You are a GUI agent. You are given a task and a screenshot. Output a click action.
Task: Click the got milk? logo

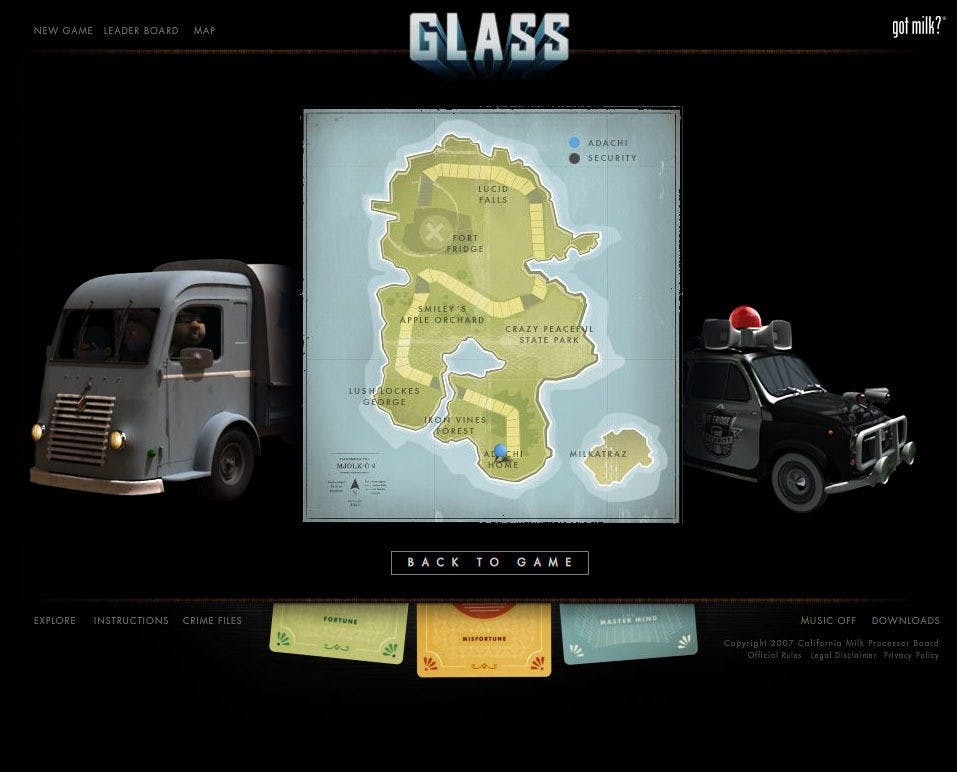point(917,27)
